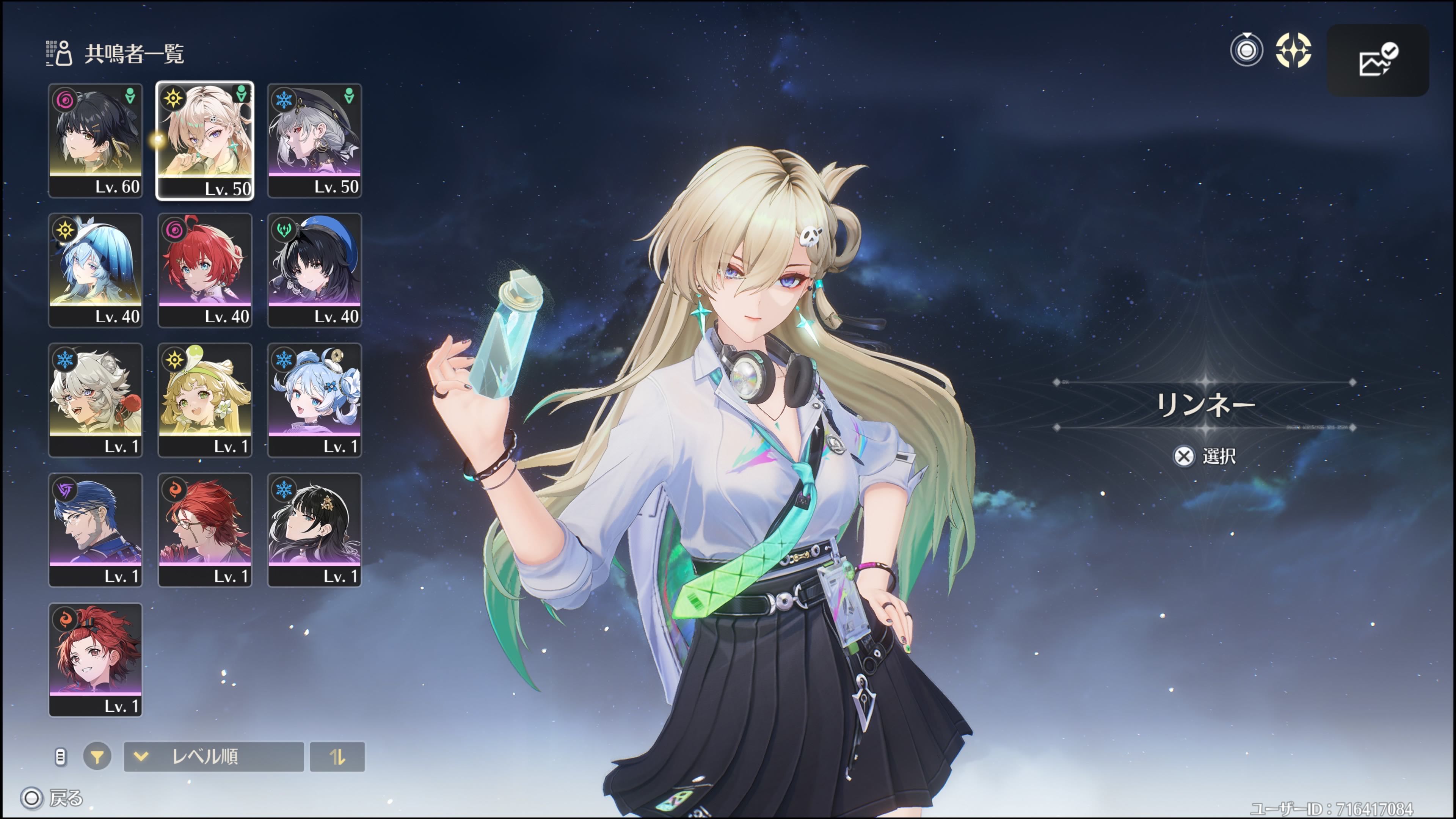Choose the short red-haired Lv. 40 resonator
The height and width of the screenshot is (819, 1456).
coord(205,270)
